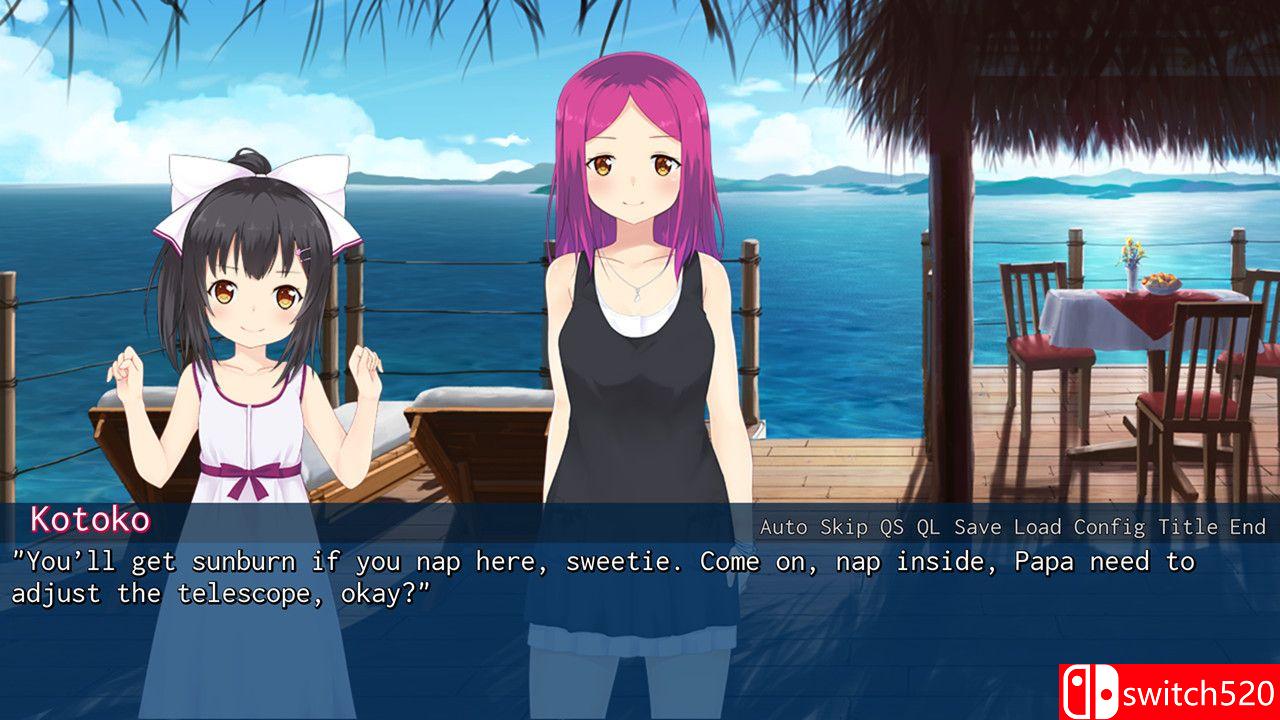Quick save using the QS button
Image resolution: width=1280 pixels, height=720 pixels.
click(892, 527)
